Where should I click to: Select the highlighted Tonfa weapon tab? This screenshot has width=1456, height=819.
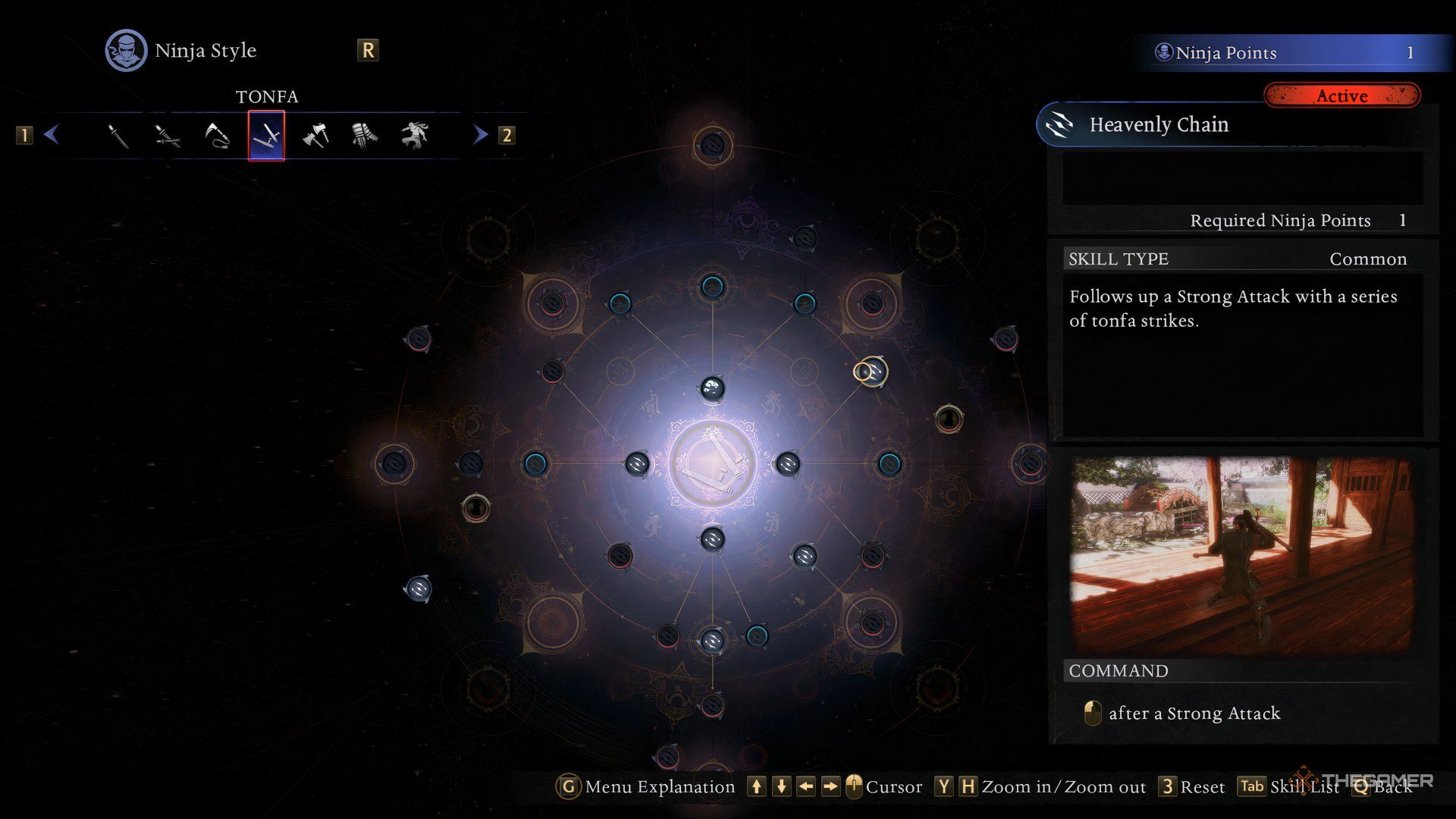(266, 136)
